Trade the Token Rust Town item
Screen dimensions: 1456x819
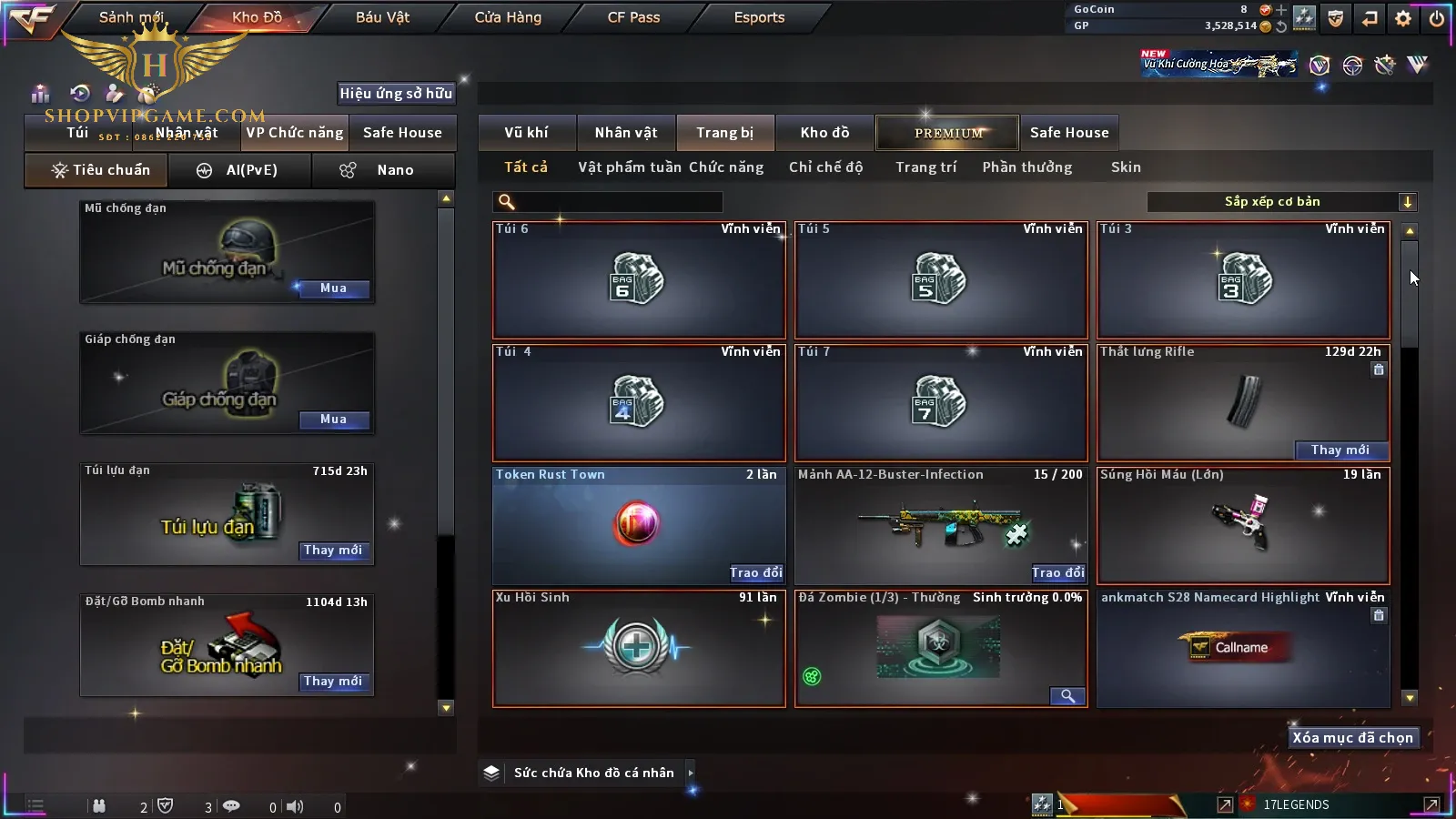point(755,572)
